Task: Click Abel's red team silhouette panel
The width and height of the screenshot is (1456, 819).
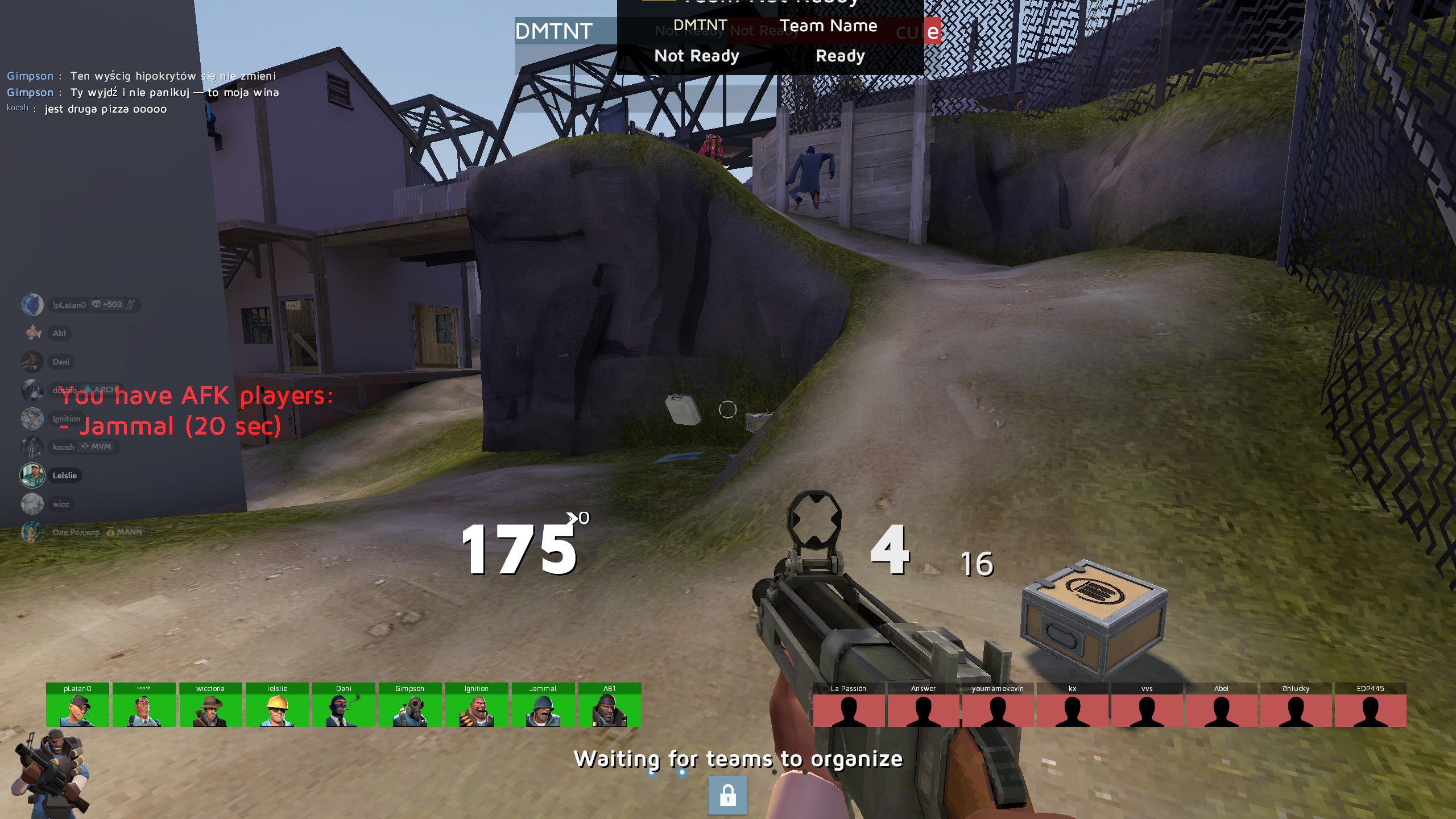Action: tap(1221, 705)
